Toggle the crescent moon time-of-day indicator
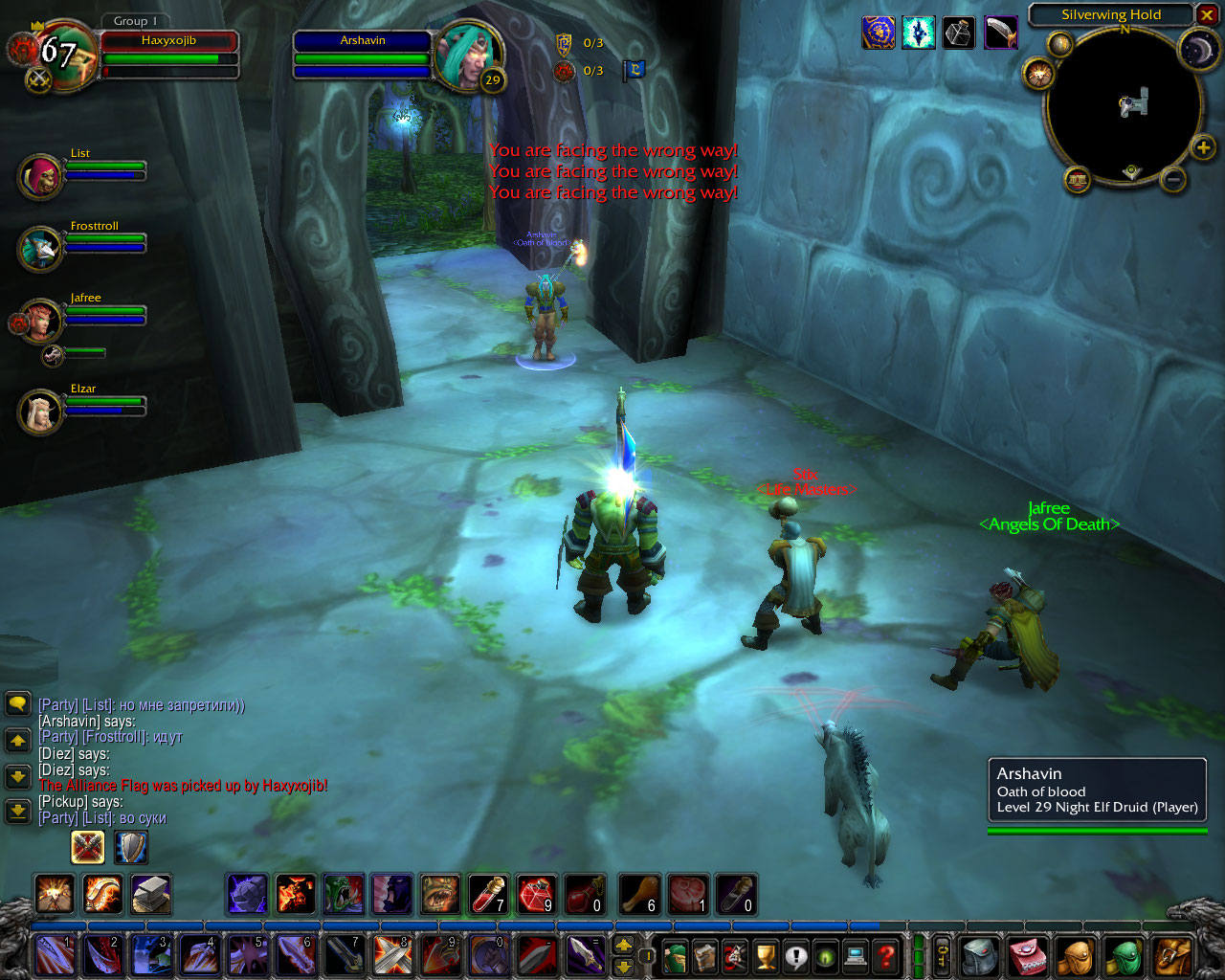Viewport: 1225px width, 980px height. pos(1196,50)
